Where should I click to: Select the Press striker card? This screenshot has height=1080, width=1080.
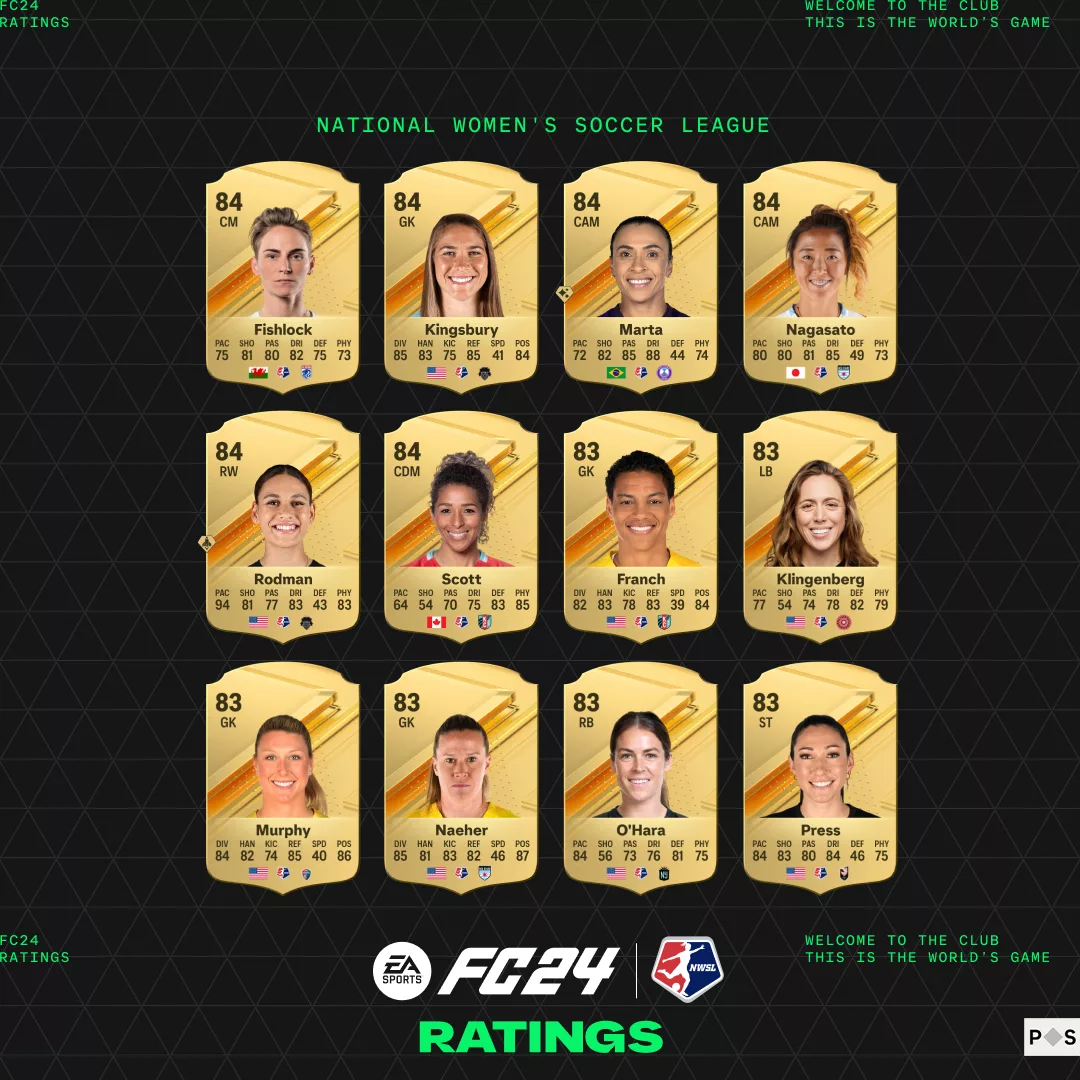click(x=819, y=776)
